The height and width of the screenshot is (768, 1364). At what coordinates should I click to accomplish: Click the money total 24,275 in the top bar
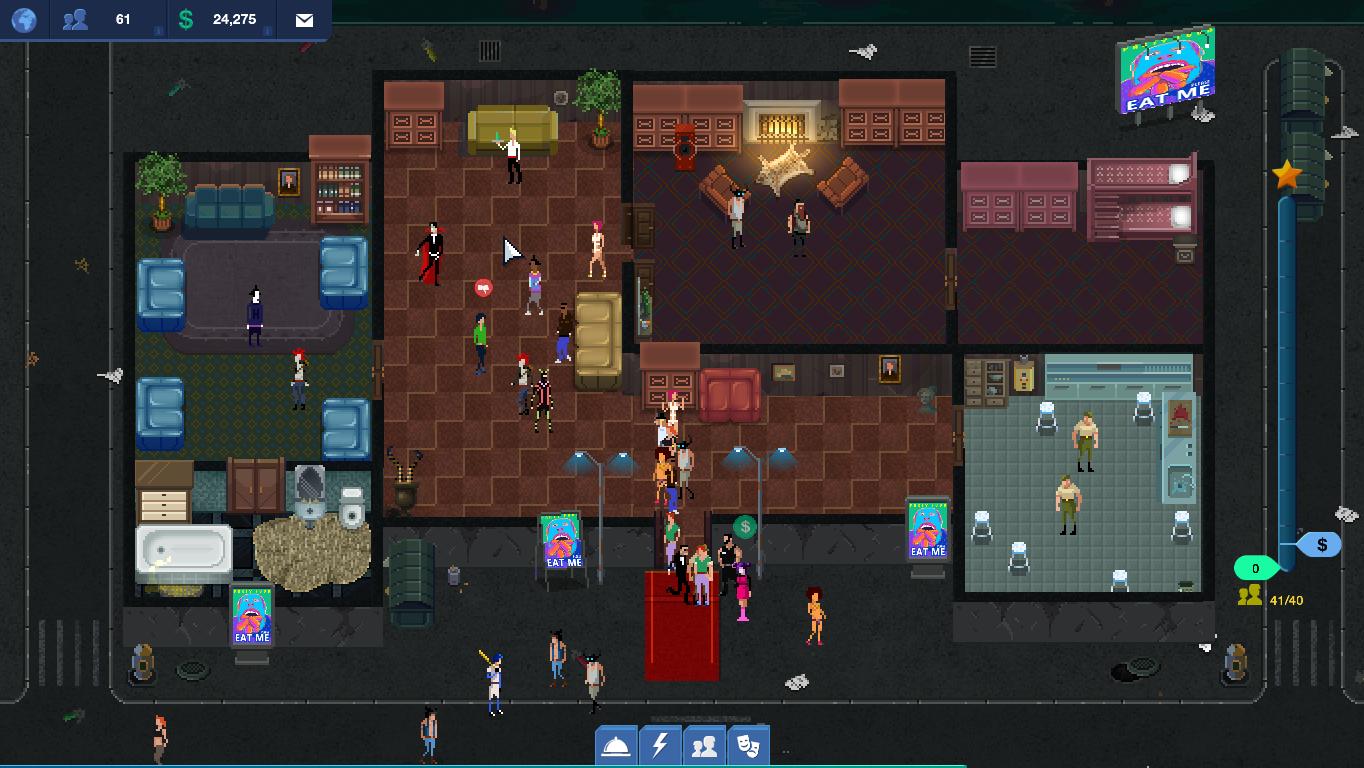tap(232, 19)
